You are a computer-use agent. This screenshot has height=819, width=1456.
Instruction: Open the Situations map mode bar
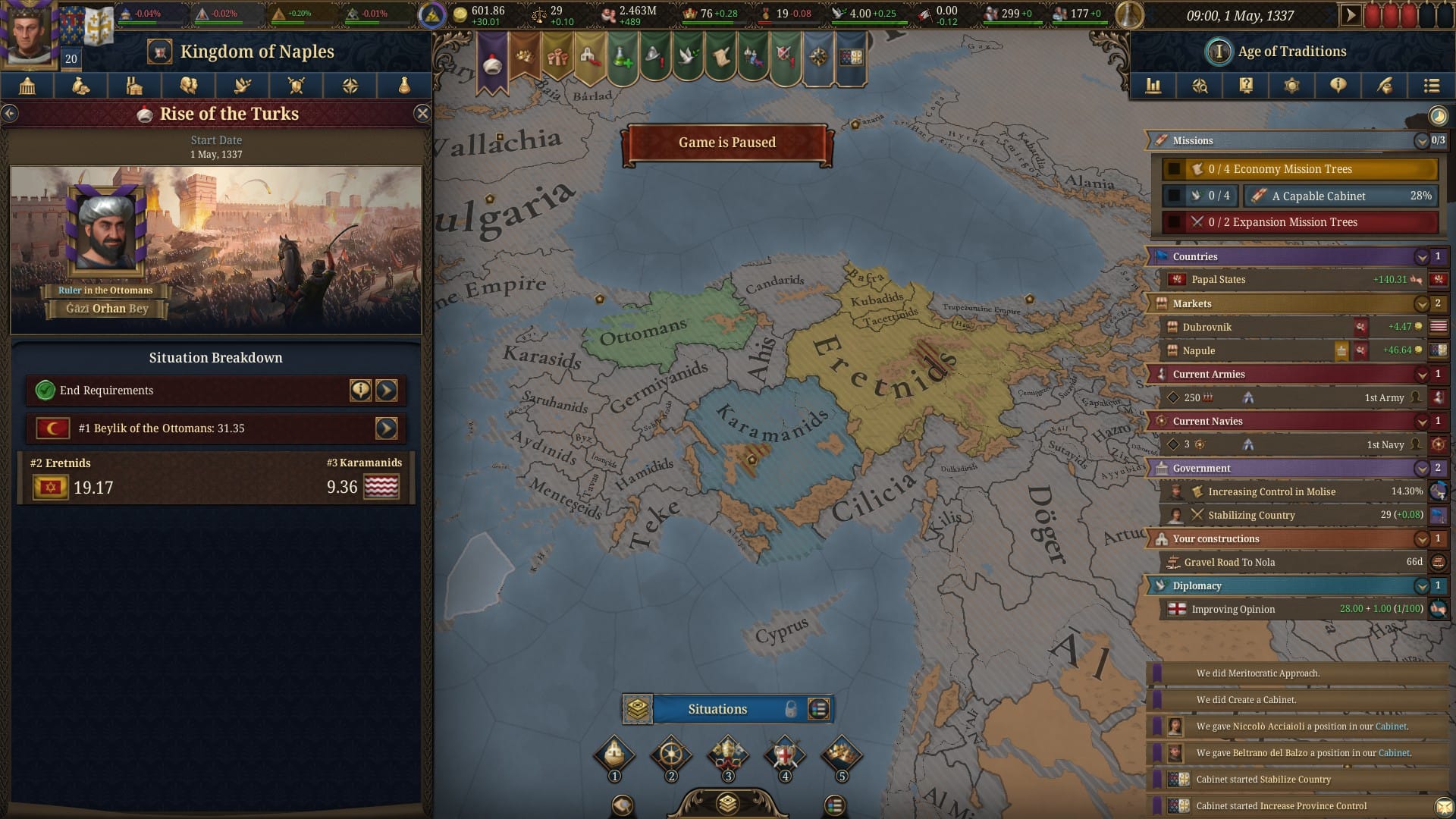coord(717,709)
